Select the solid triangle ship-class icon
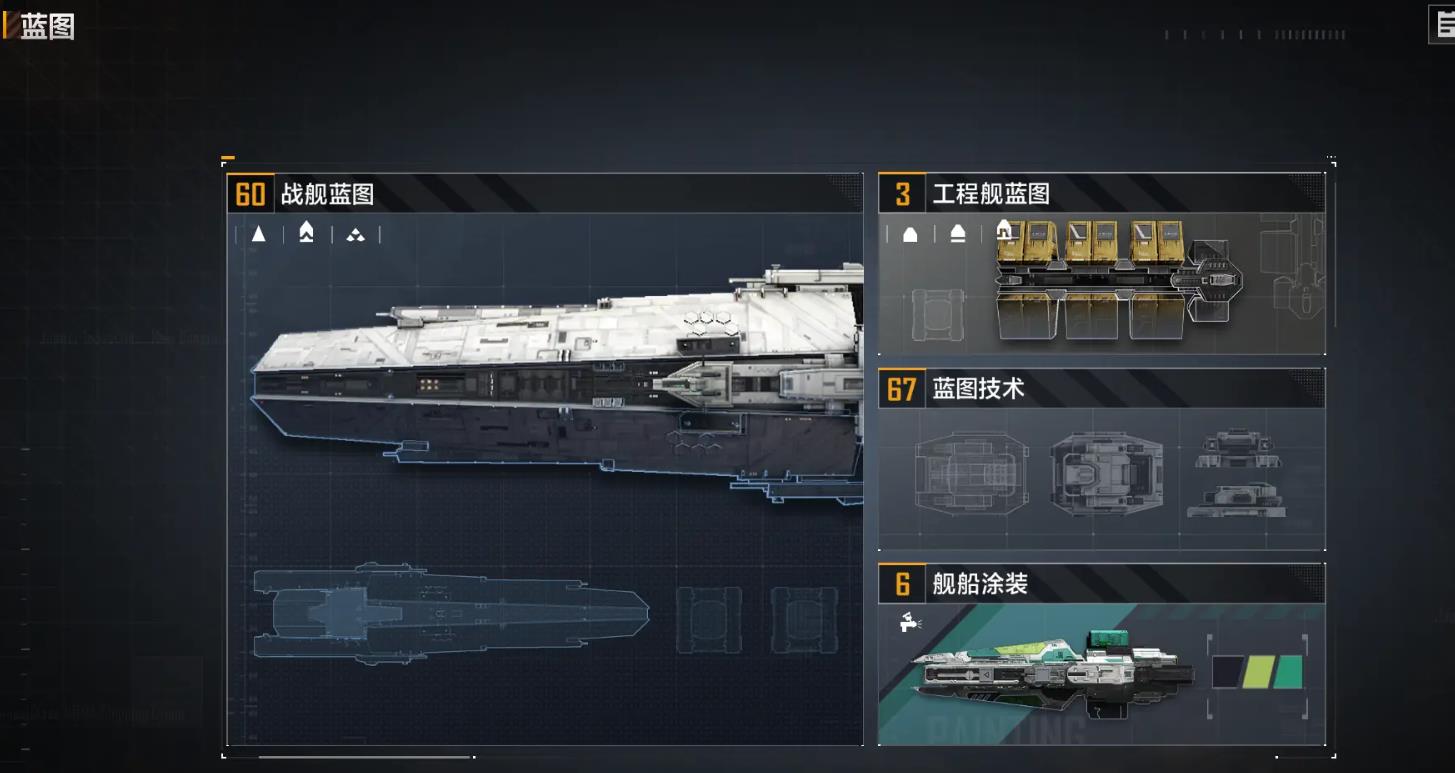The width and height of the screenshot is (1455, 773). (x=259, y=234)
